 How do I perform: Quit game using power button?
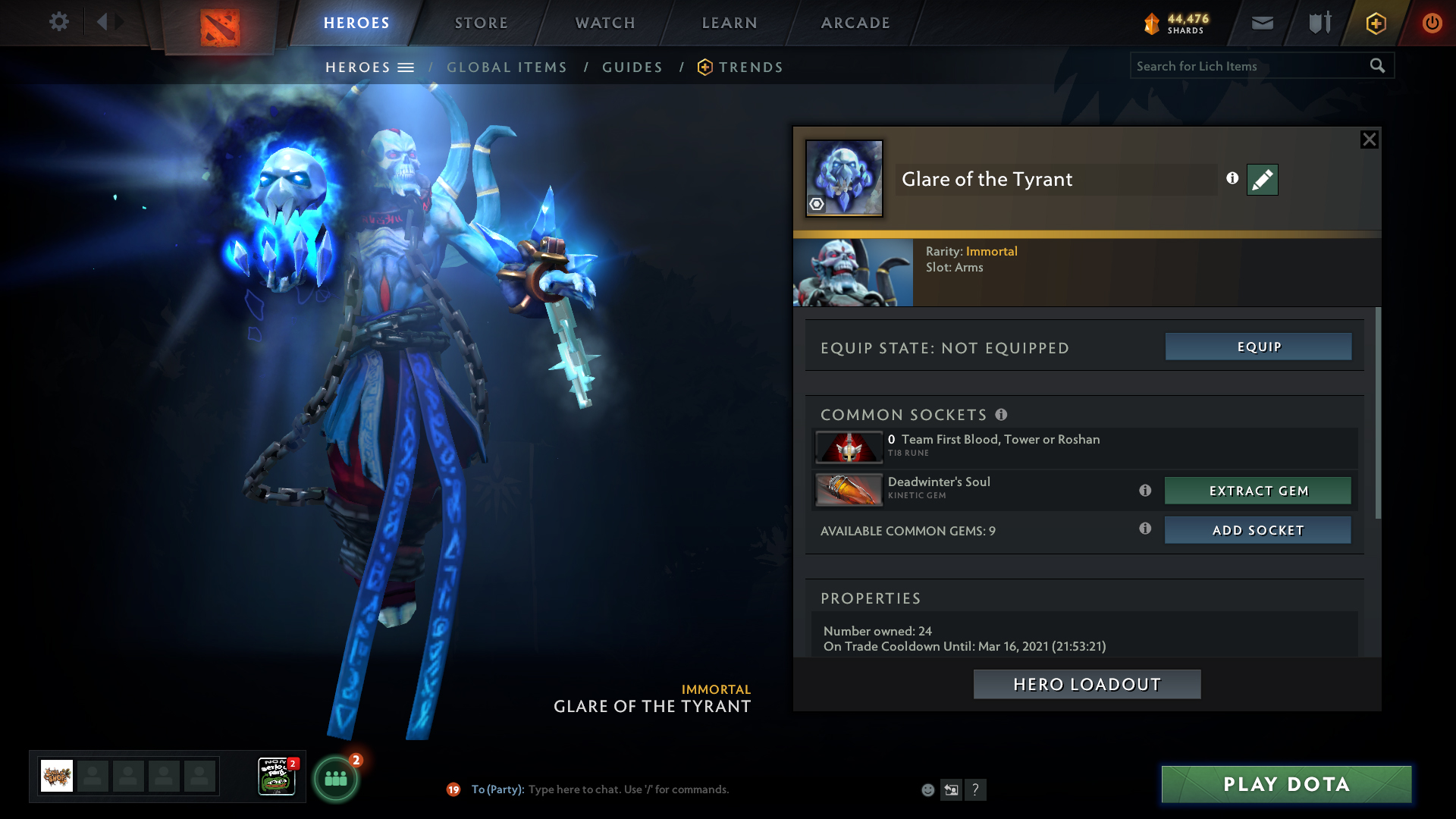[1432, 23]
